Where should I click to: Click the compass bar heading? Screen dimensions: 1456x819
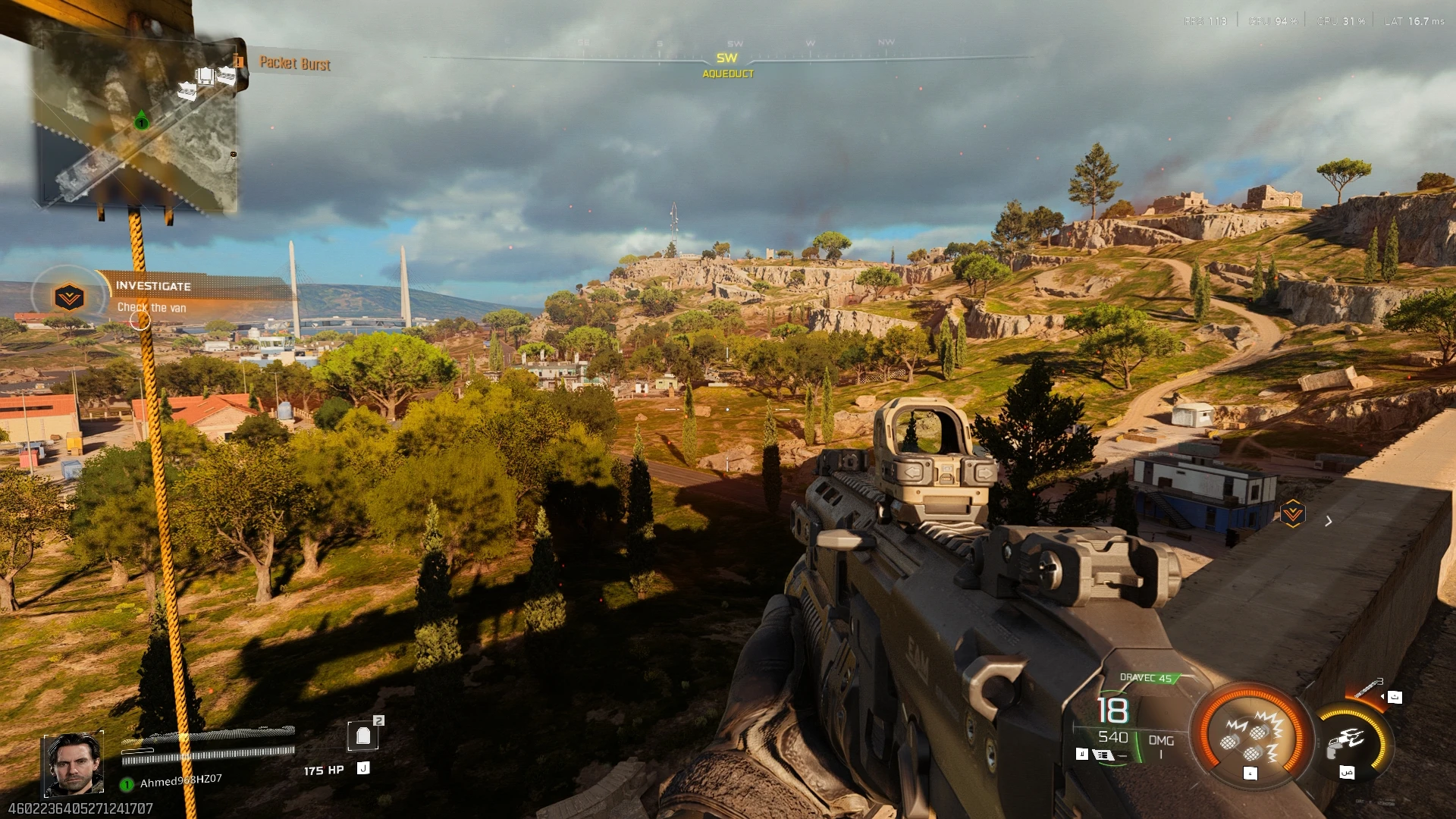(726, 59)
